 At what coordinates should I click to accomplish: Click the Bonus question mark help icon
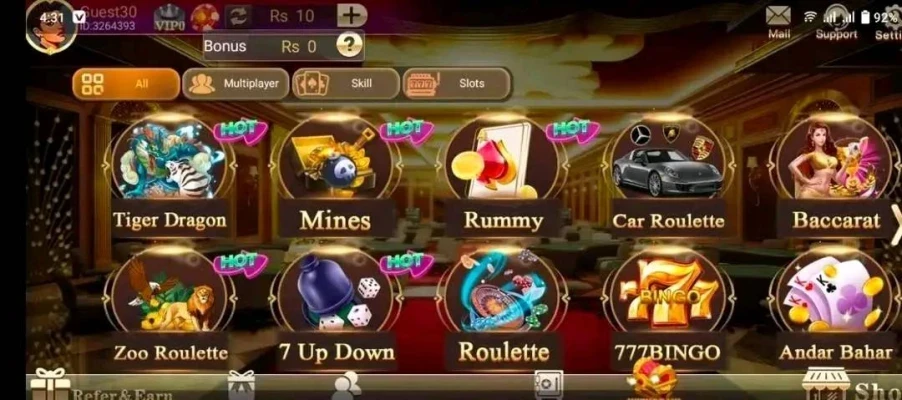348,45
